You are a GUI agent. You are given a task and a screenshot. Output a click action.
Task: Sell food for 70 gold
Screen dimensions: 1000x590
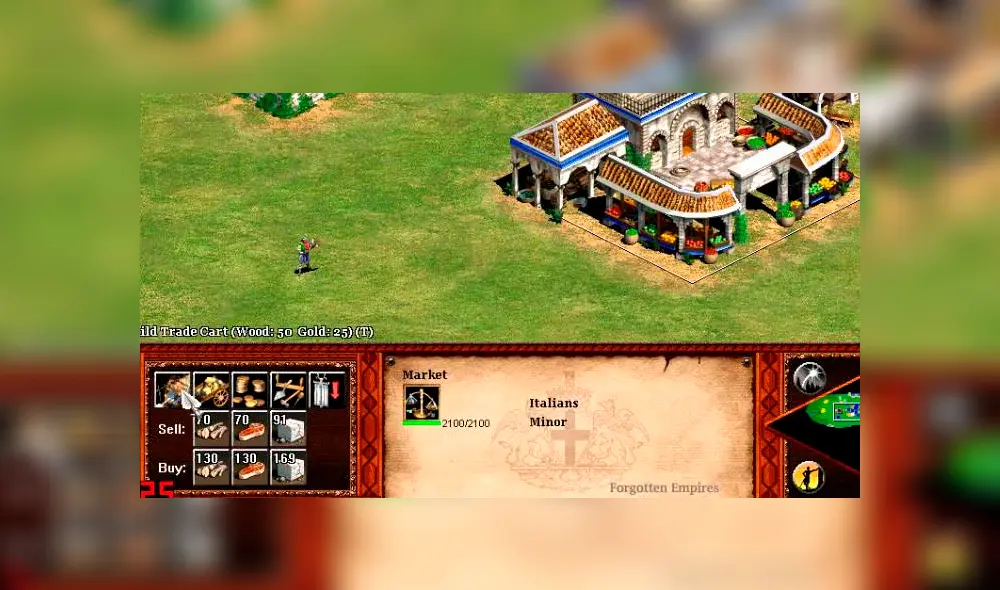[250, 428]
